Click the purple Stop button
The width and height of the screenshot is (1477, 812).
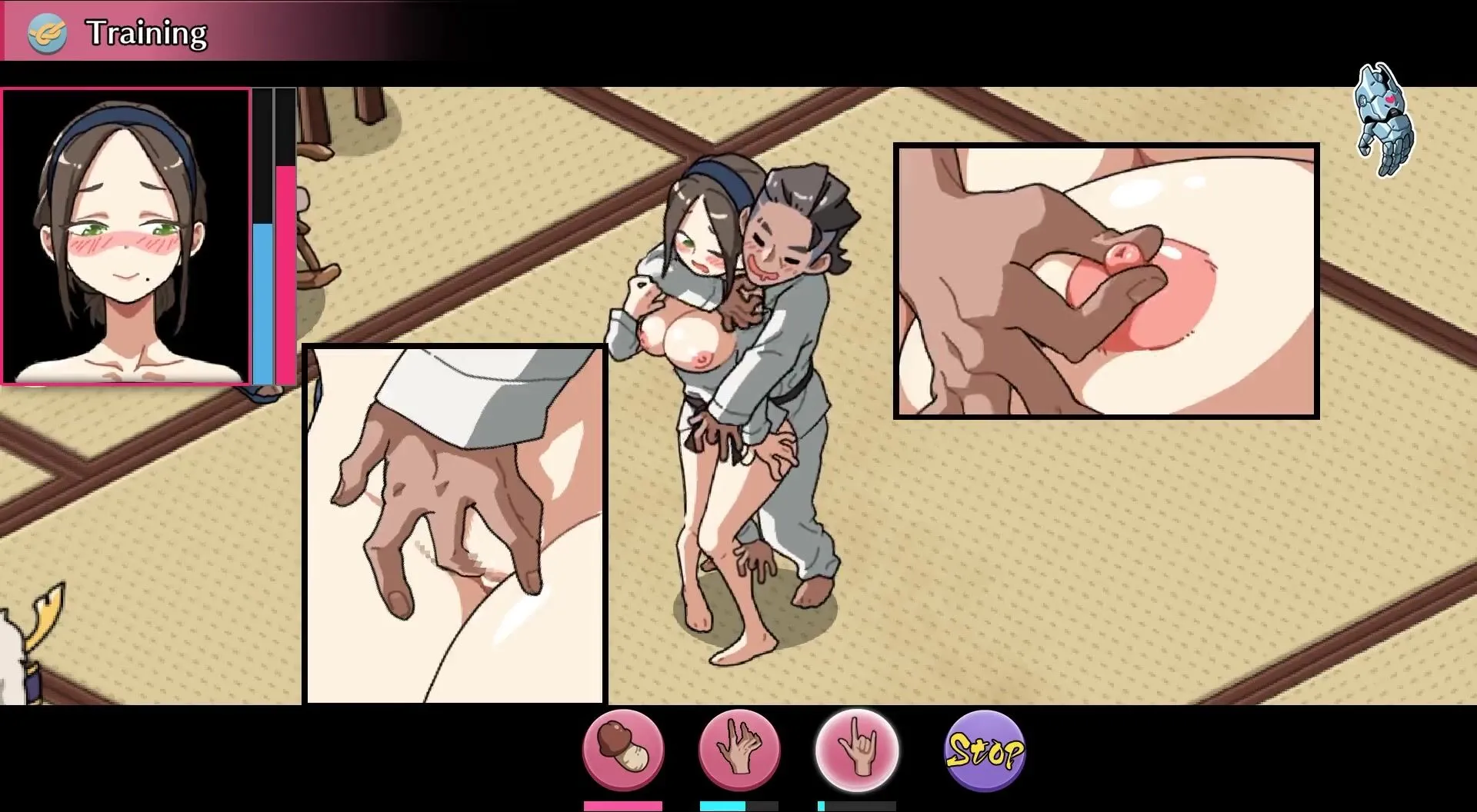984,750
